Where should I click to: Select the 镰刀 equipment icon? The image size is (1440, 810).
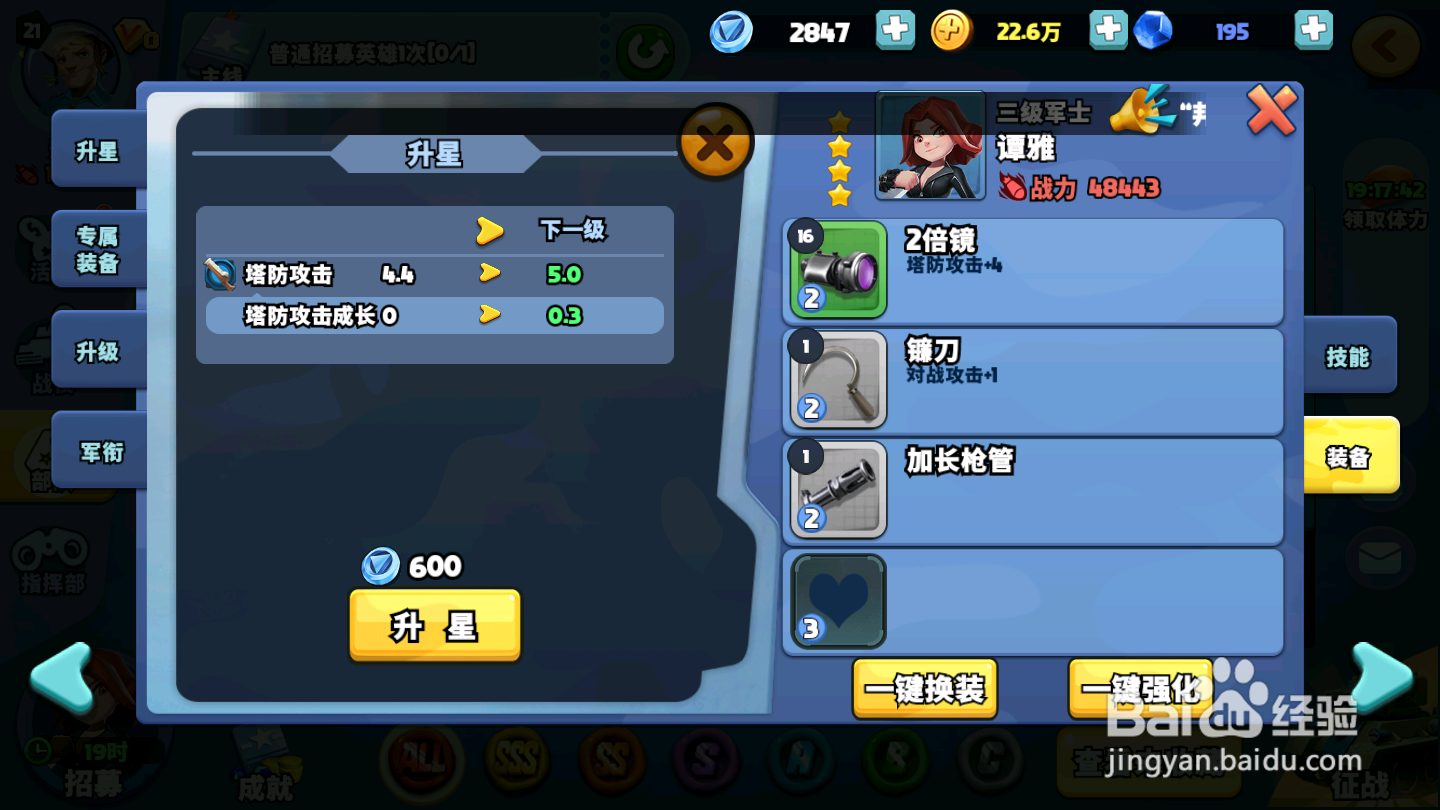click(837, 381)
